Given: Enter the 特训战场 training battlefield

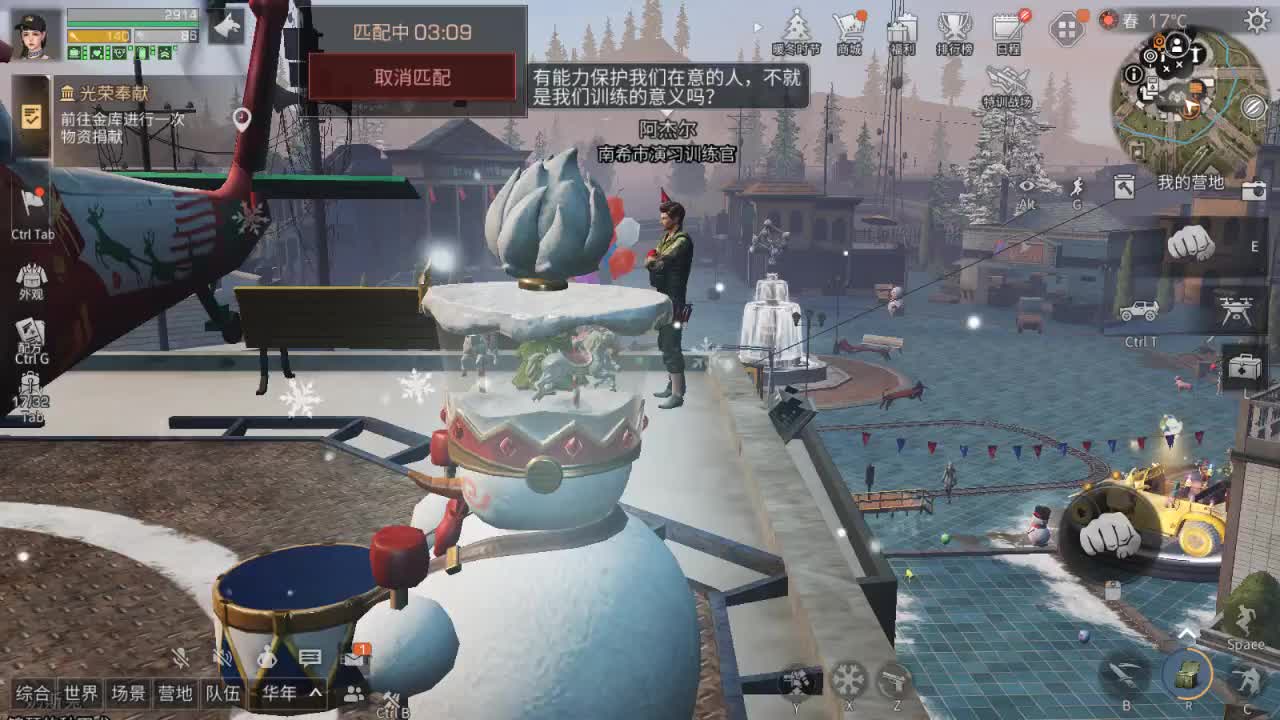Looking at the screenshot, I should (1006, 86).
